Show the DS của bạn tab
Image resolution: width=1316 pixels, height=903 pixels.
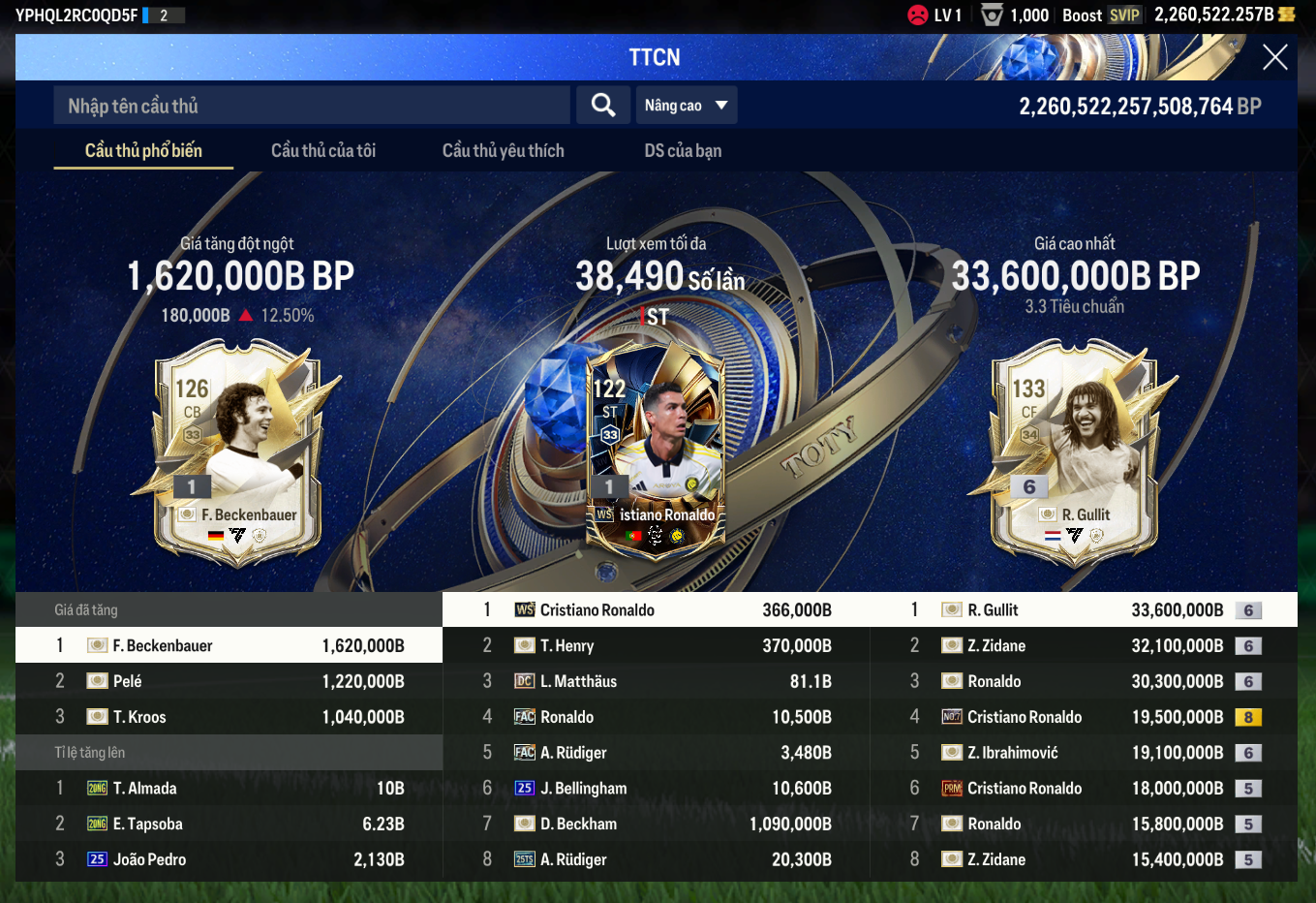click(x=683, y=150)
